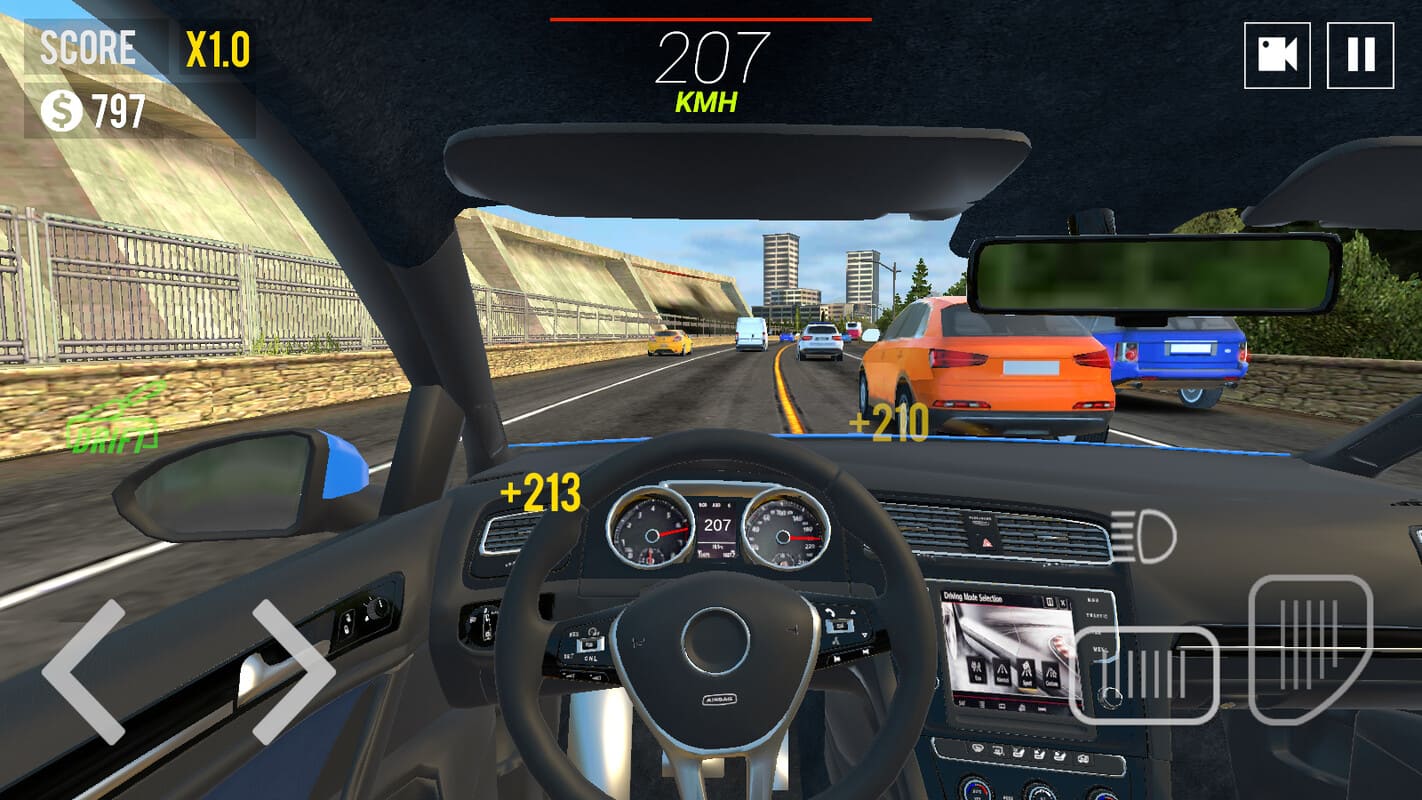Steer right with the right arrow

pyautogui.click(x=292, y=671)
